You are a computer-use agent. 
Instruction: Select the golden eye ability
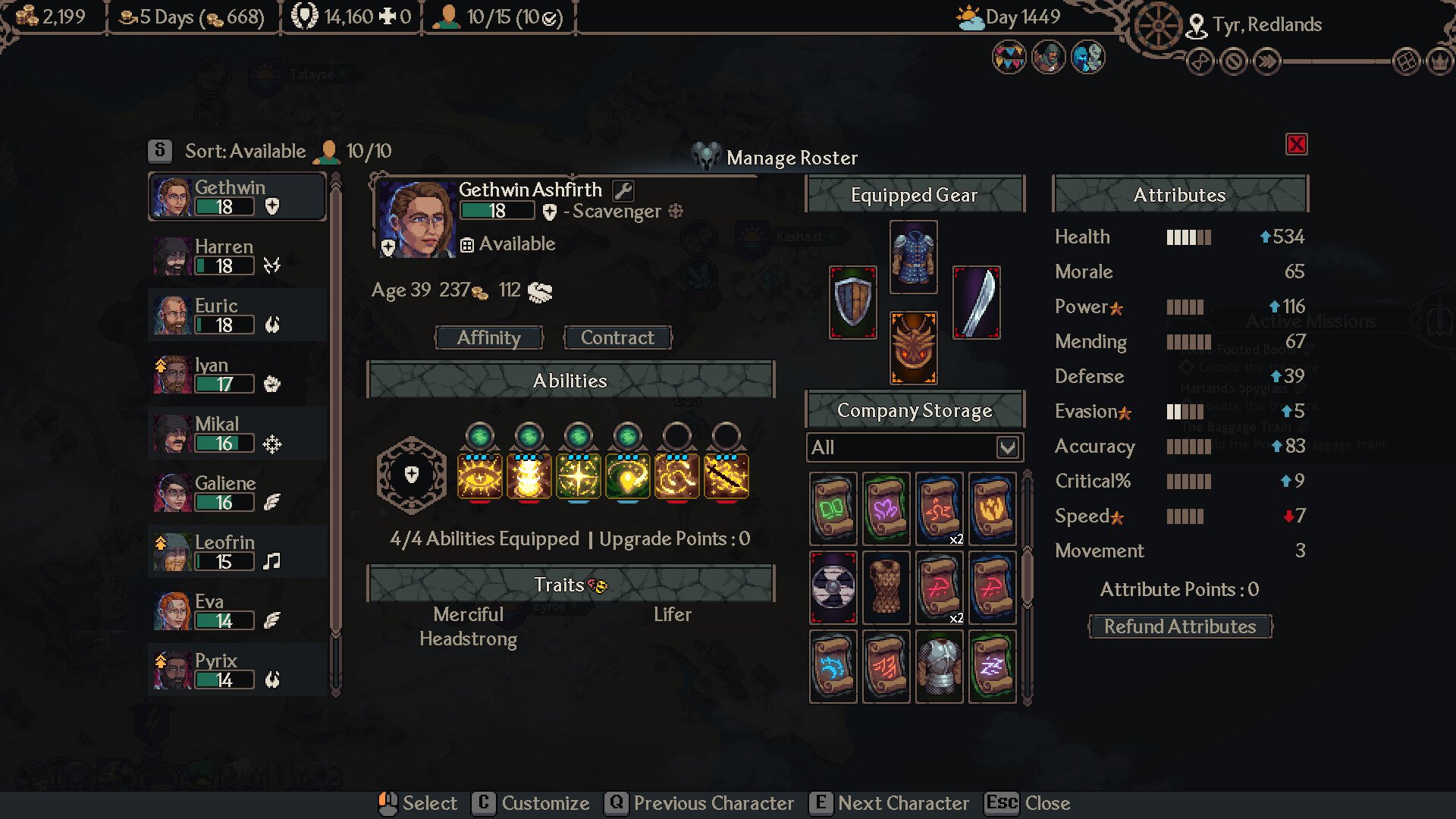coord(479,476)
